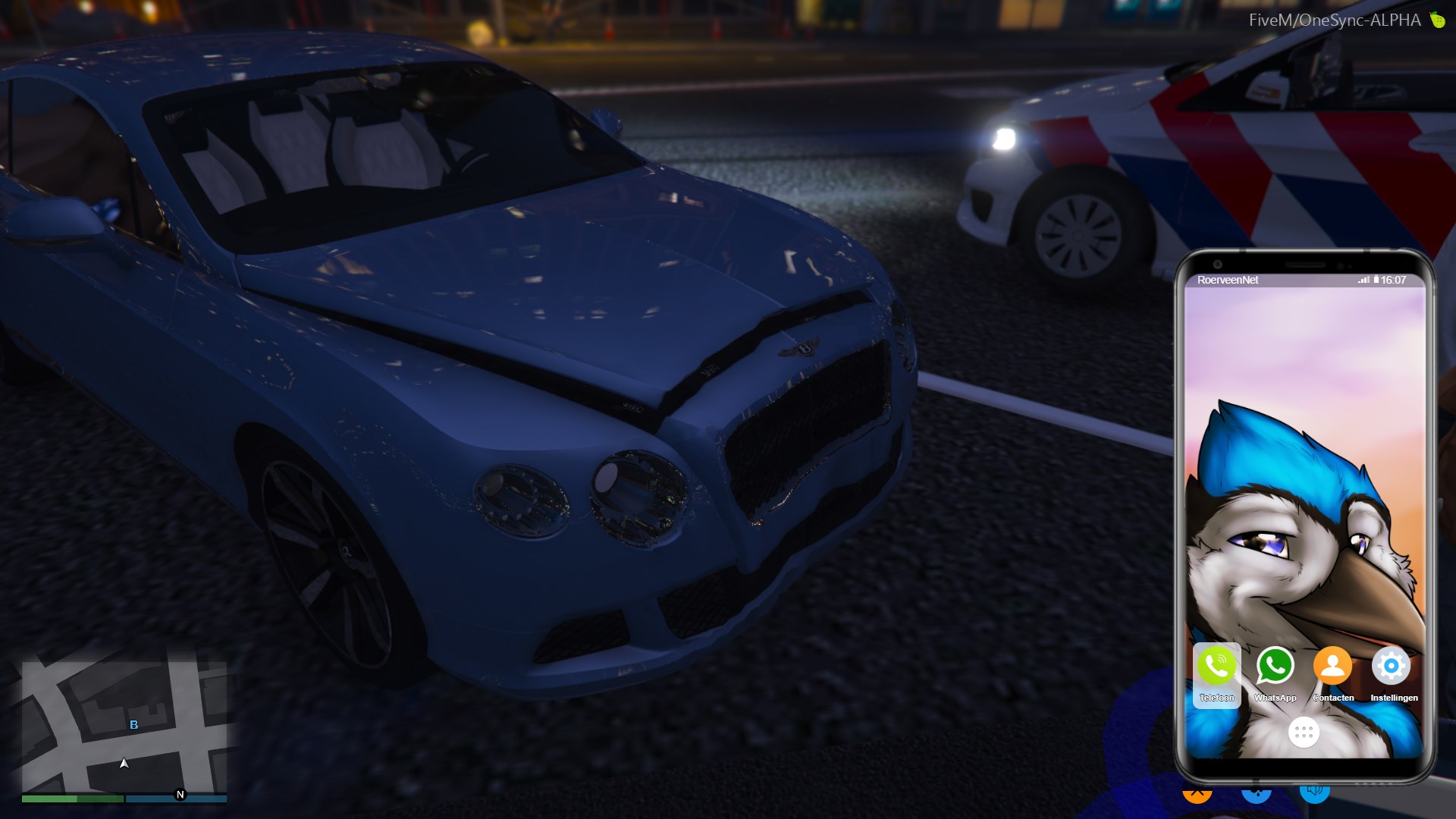Launch WhatsApp from the phone home screen
The height and width of the screenshot is (819, 1456).
point(1275,667)
